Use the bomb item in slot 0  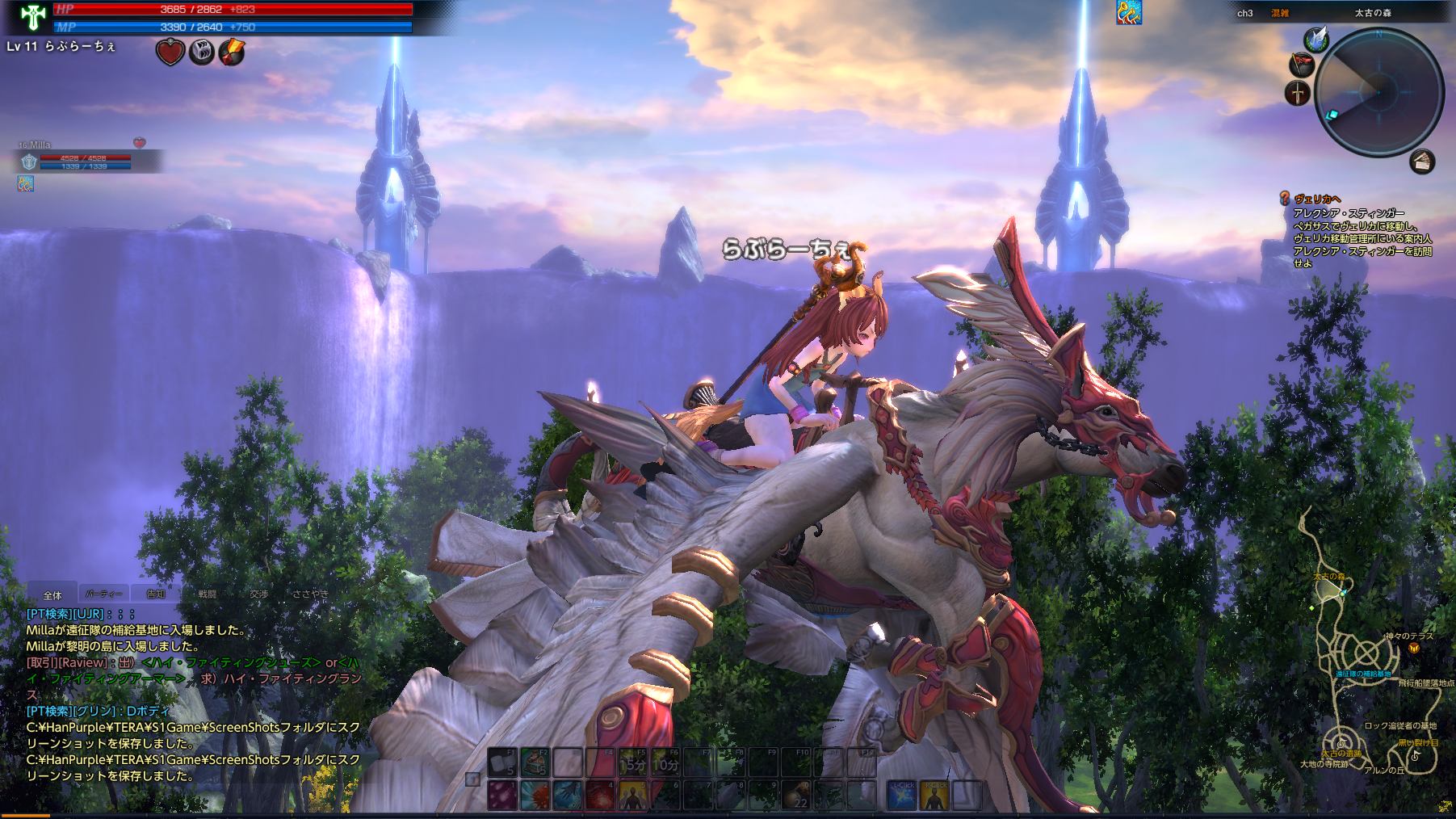tap(798, 796)
